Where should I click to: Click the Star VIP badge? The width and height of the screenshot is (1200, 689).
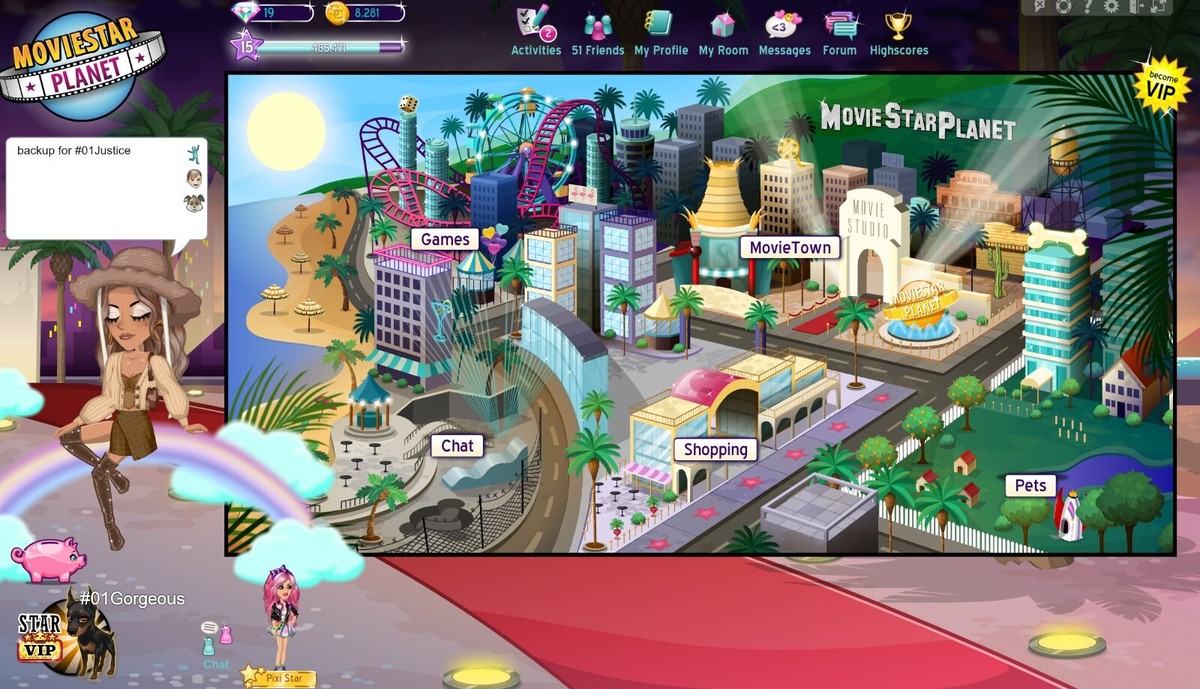(x=39, y=638)
